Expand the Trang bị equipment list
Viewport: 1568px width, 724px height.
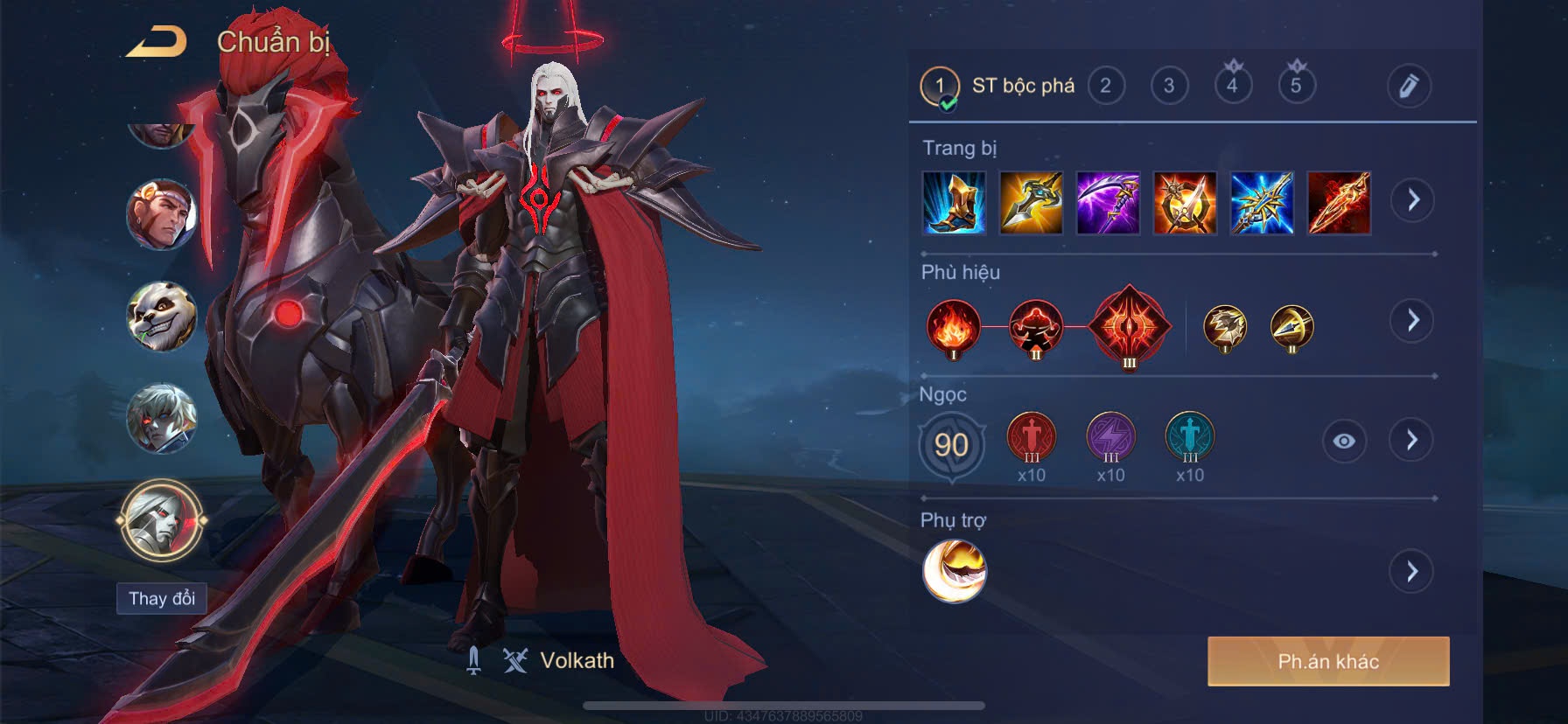click(1413, 200)
